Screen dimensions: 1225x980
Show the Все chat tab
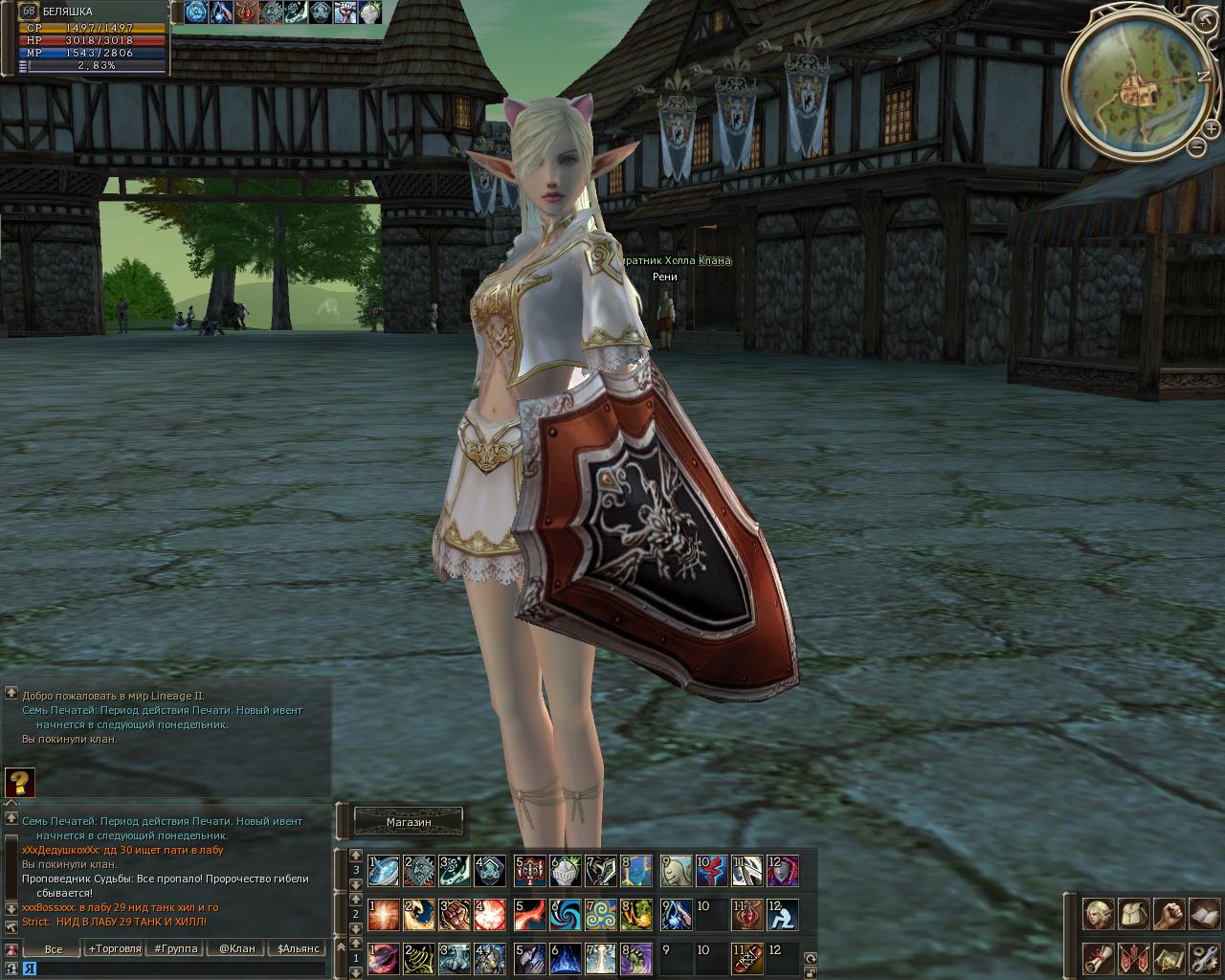pyautogui.click(x=54, y=948)
